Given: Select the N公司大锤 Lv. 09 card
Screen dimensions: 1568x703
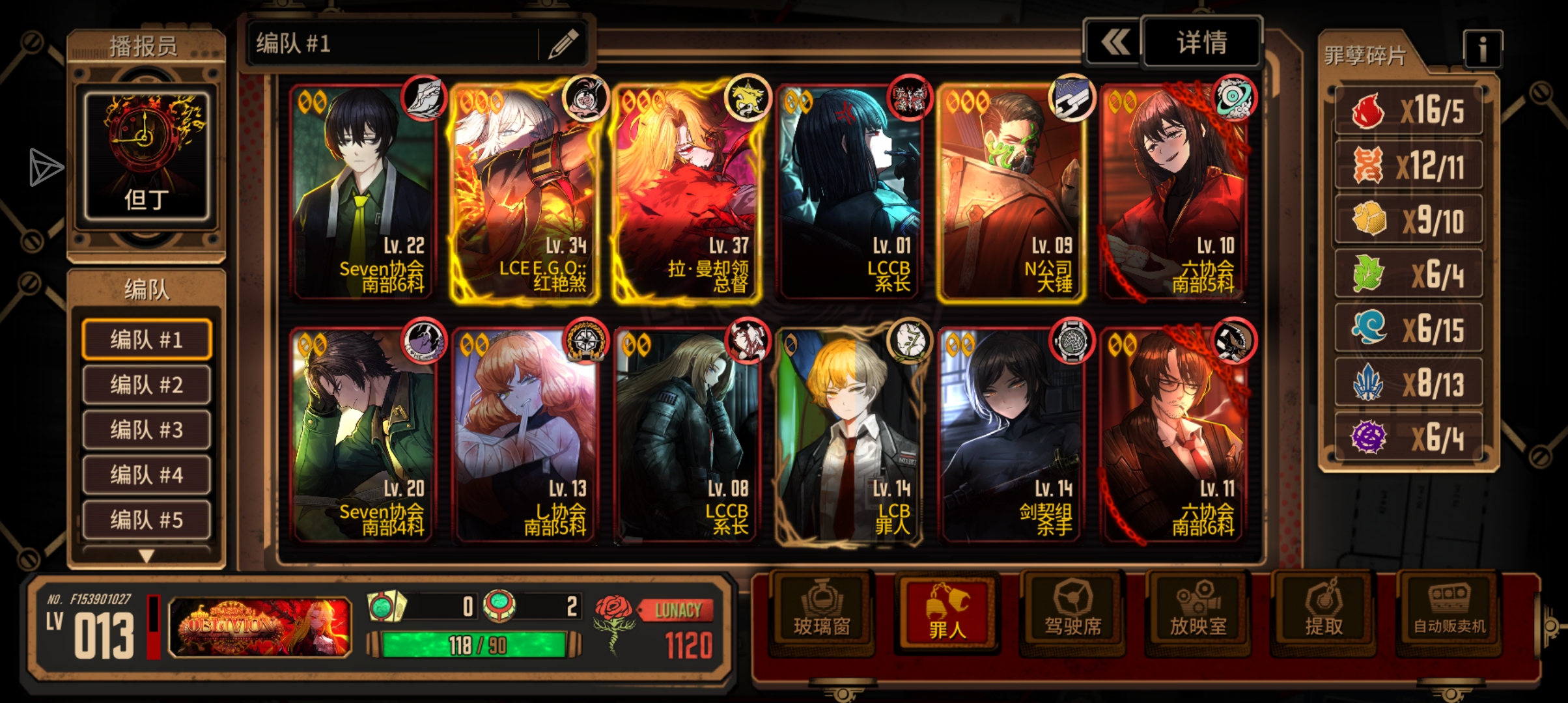Looking at the screenshot, I should tap(1011, 192).
